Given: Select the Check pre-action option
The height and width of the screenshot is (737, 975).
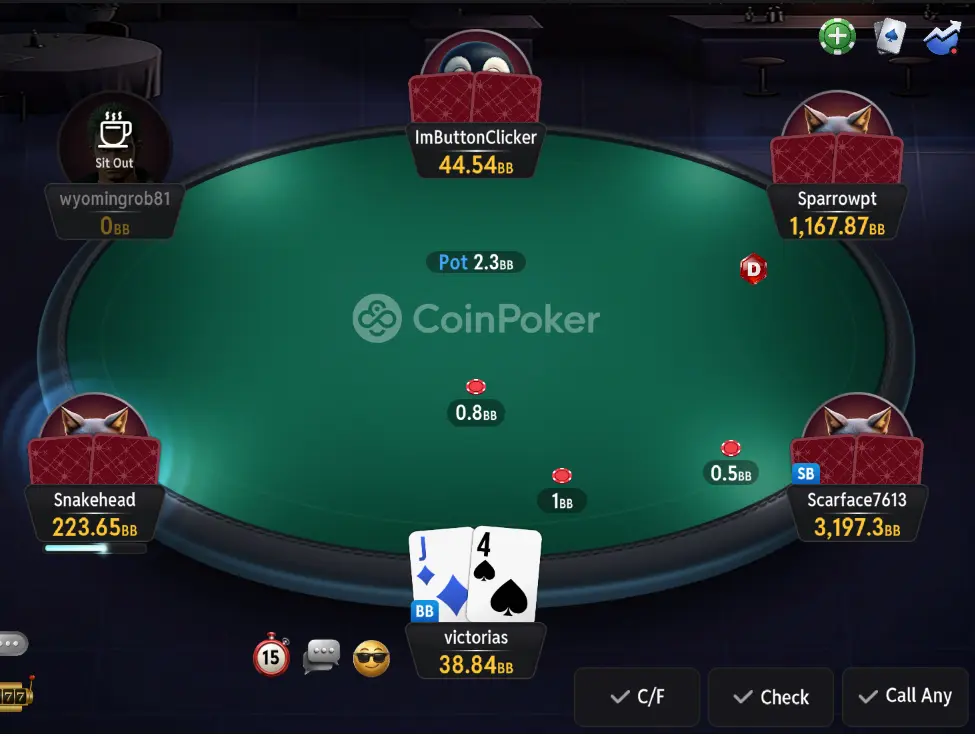Looking at the screenshot, I should (770, 697).
